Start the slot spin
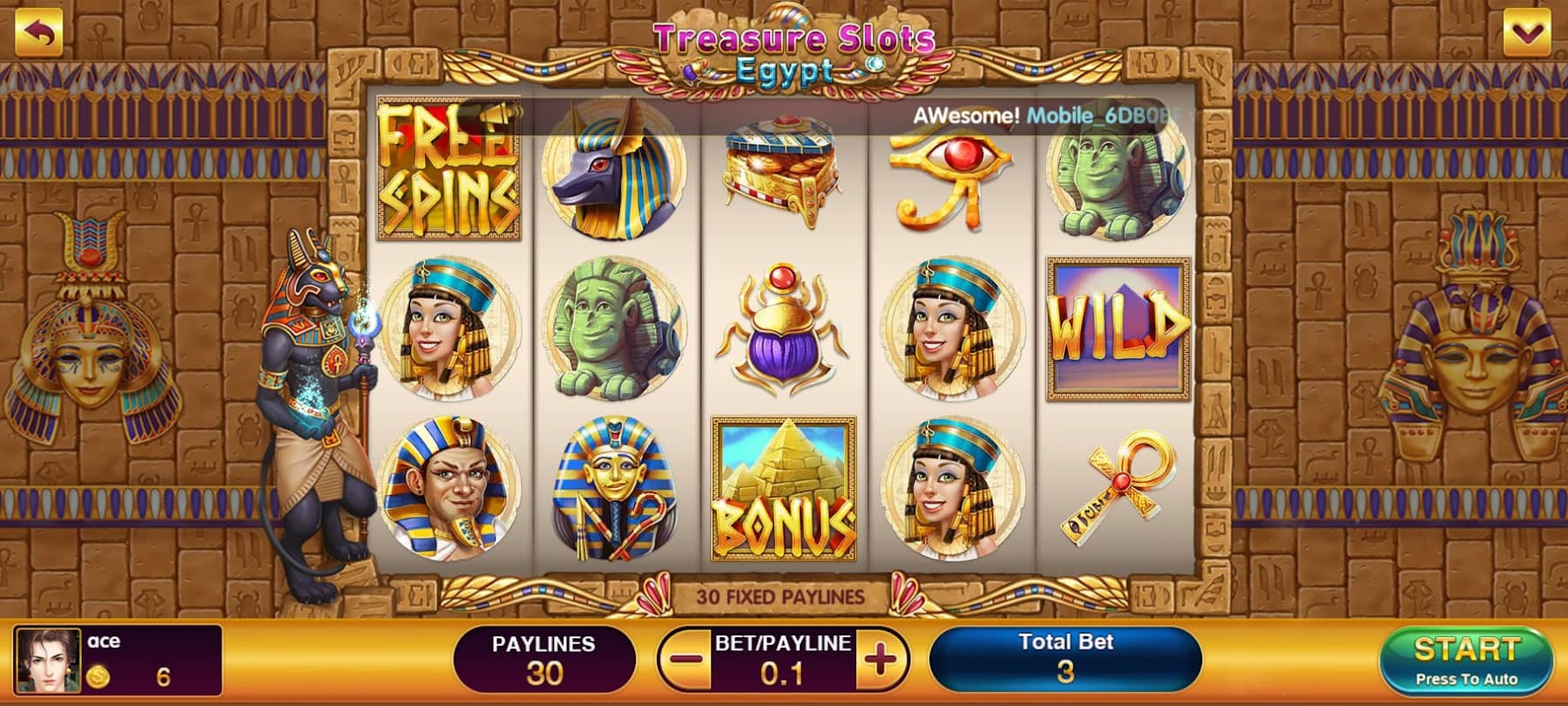The width and height of the screenshot is (1568, 706). click(1466, 659)
